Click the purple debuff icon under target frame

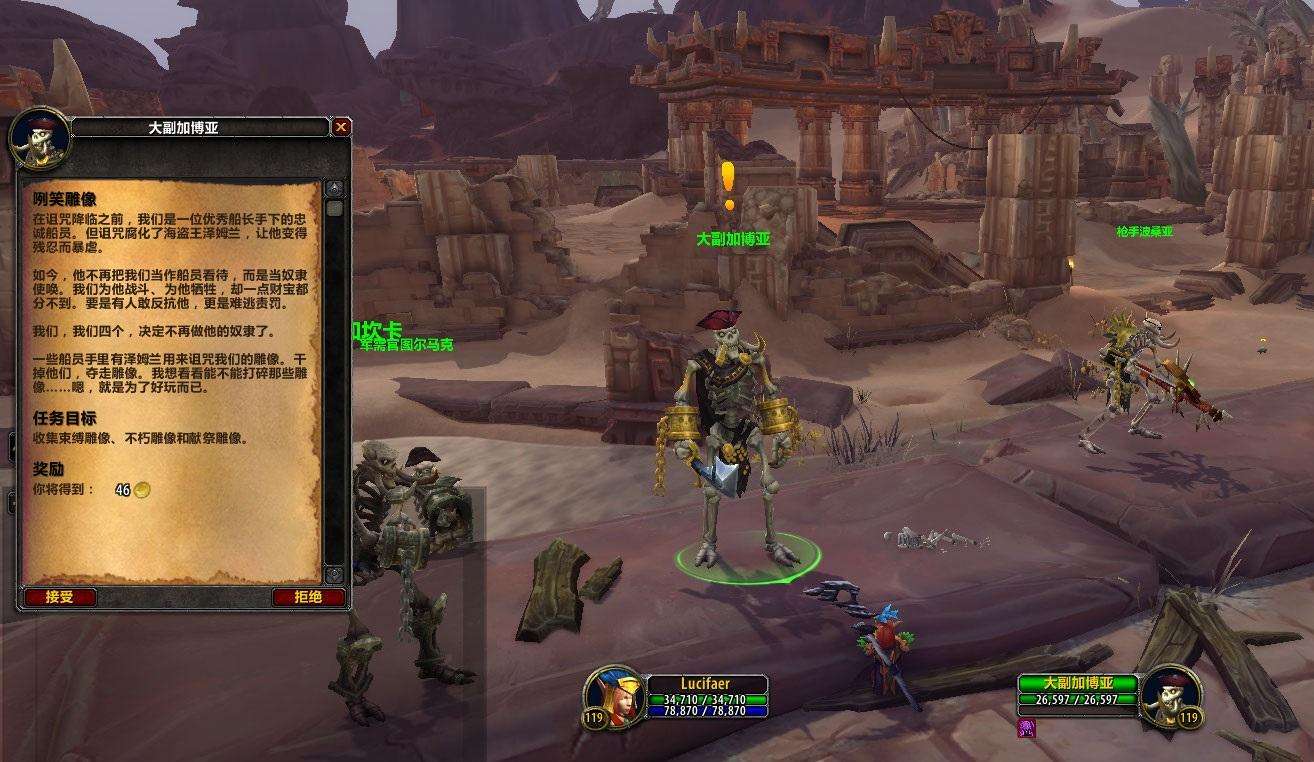tap(1026, 728)
